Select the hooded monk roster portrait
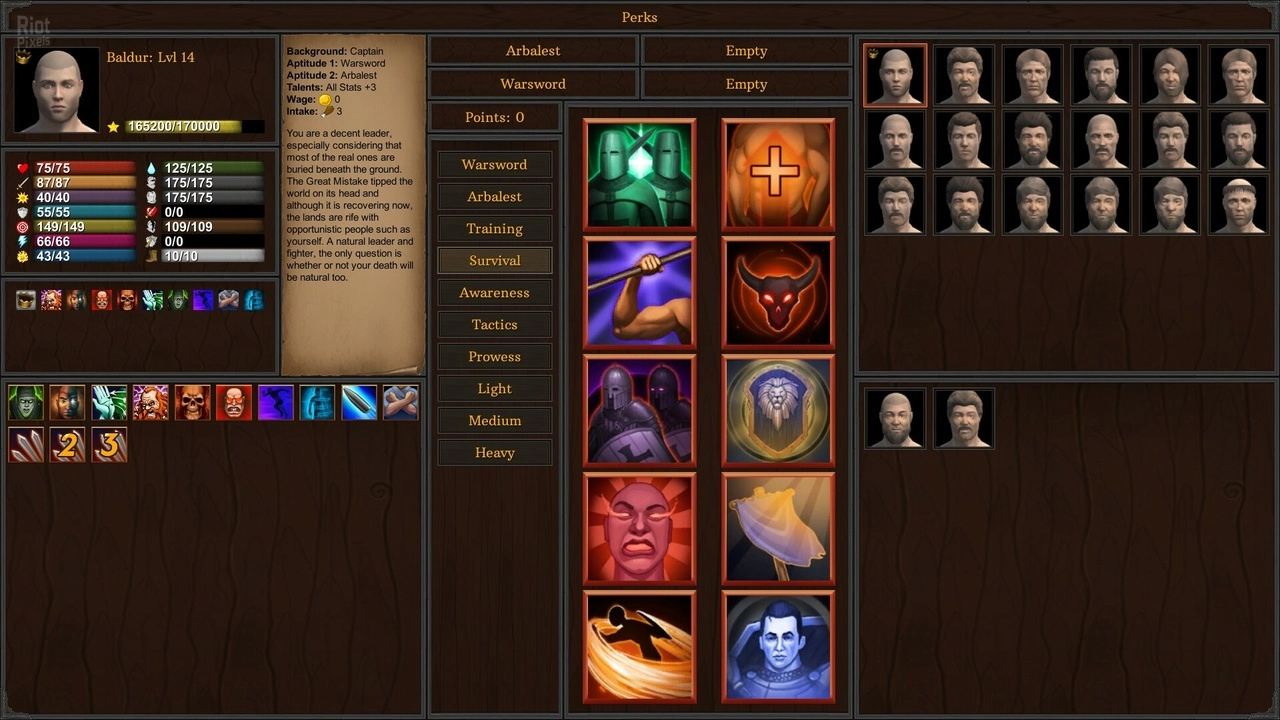Image resolution: width=1280 pixels, height=720 pixels. point(1239,205)
